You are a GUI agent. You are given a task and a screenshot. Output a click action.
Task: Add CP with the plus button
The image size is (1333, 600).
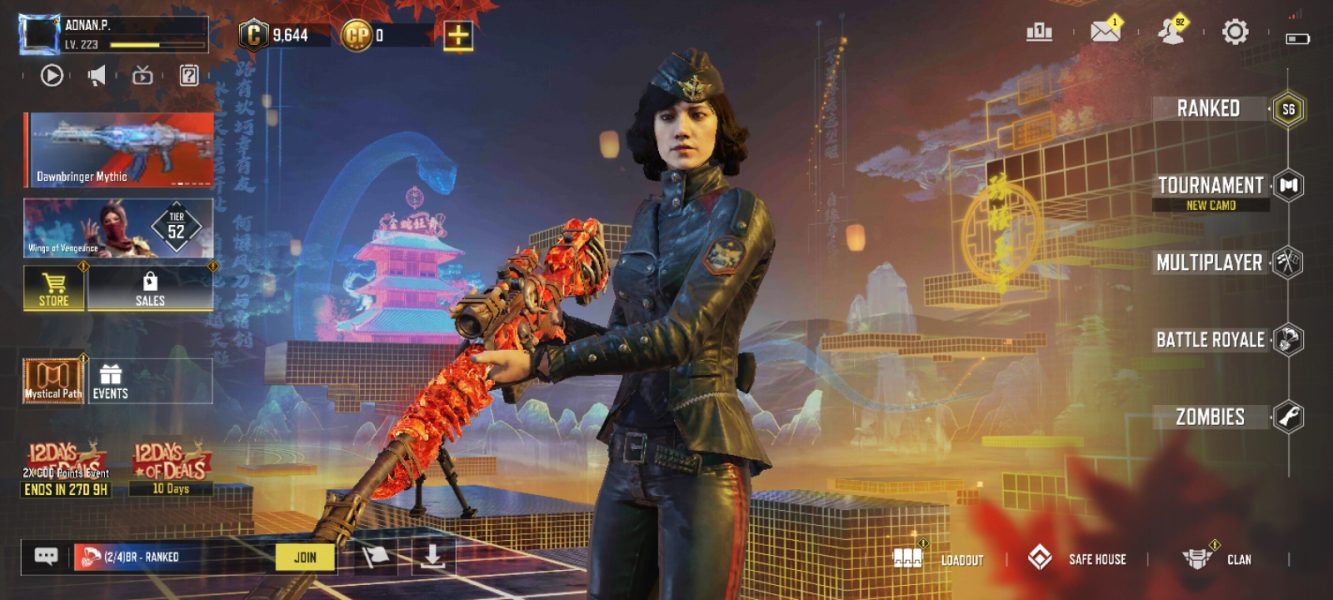(458, 36)
